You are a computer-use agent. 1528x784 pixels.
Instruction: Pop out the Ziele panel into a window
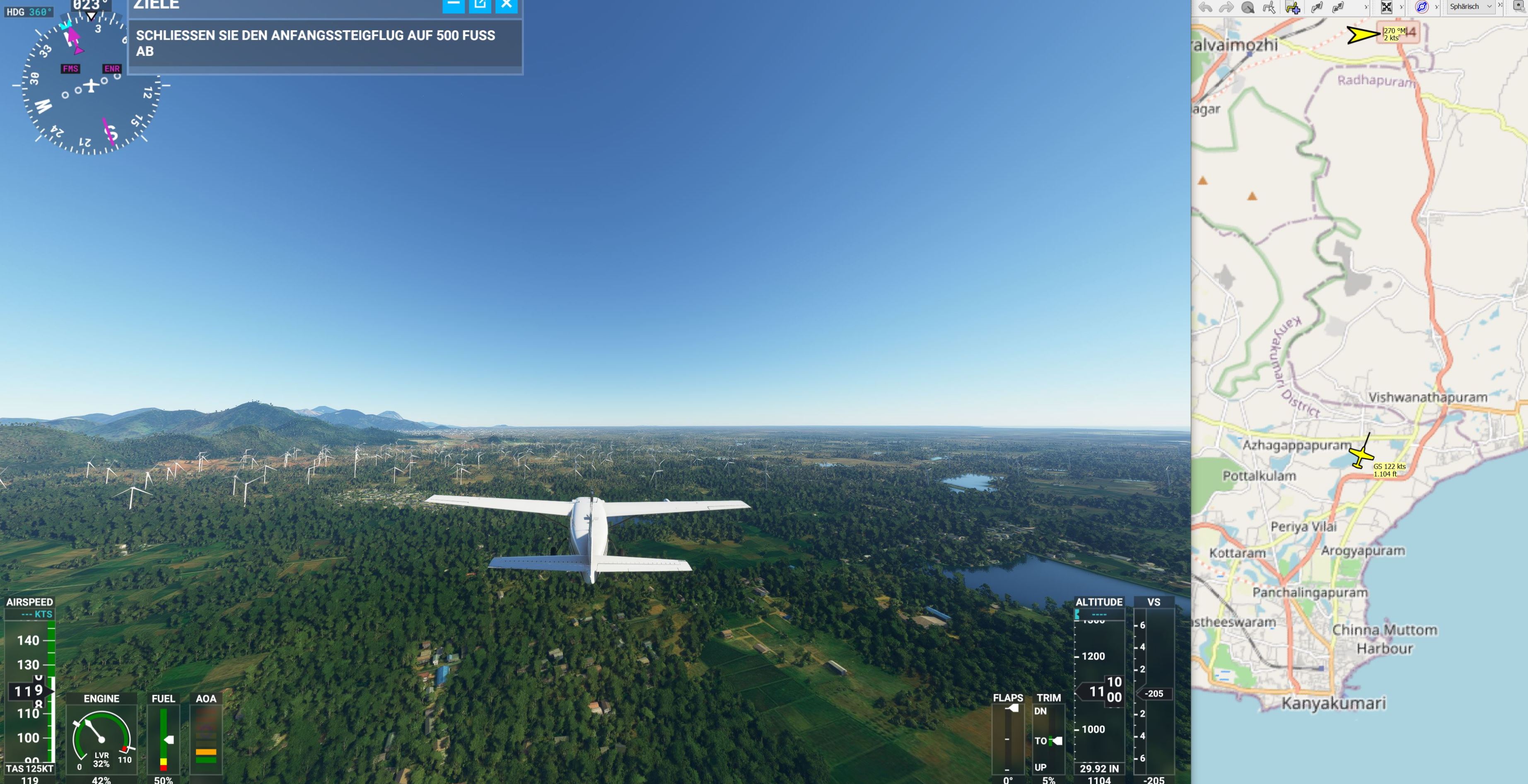(480, 5)
